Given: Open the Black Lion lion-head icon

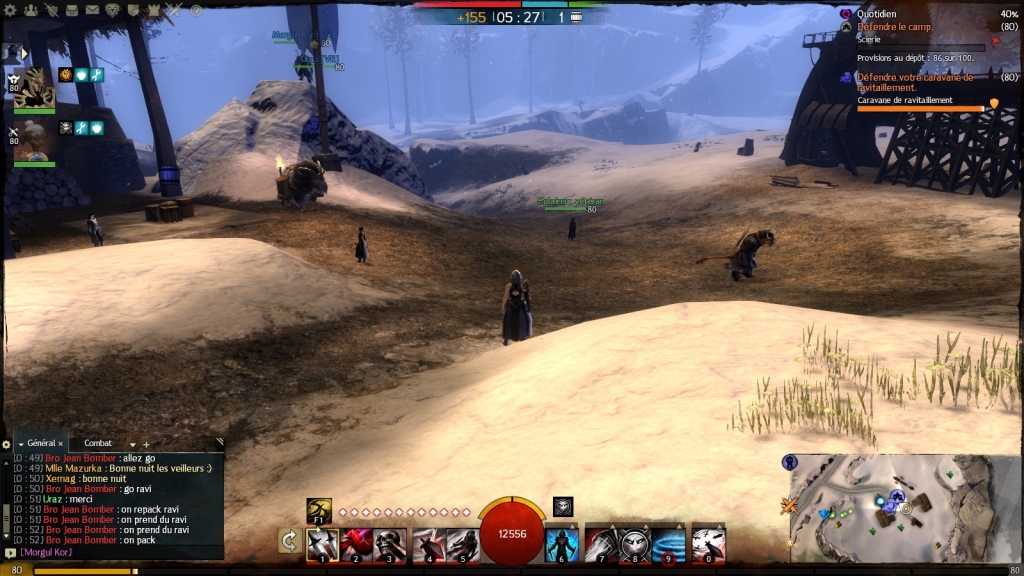Looking at the screenshot, I should pyautogui.click(x=112, y=10).
